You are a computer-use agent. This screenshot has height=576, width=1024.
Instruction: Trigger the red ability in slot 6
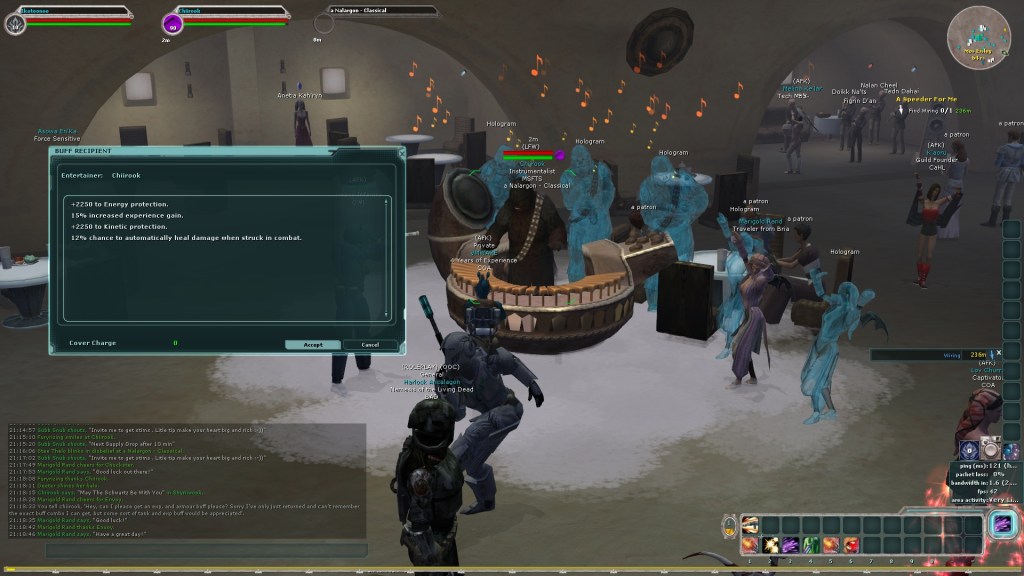(x=852, y=544)
